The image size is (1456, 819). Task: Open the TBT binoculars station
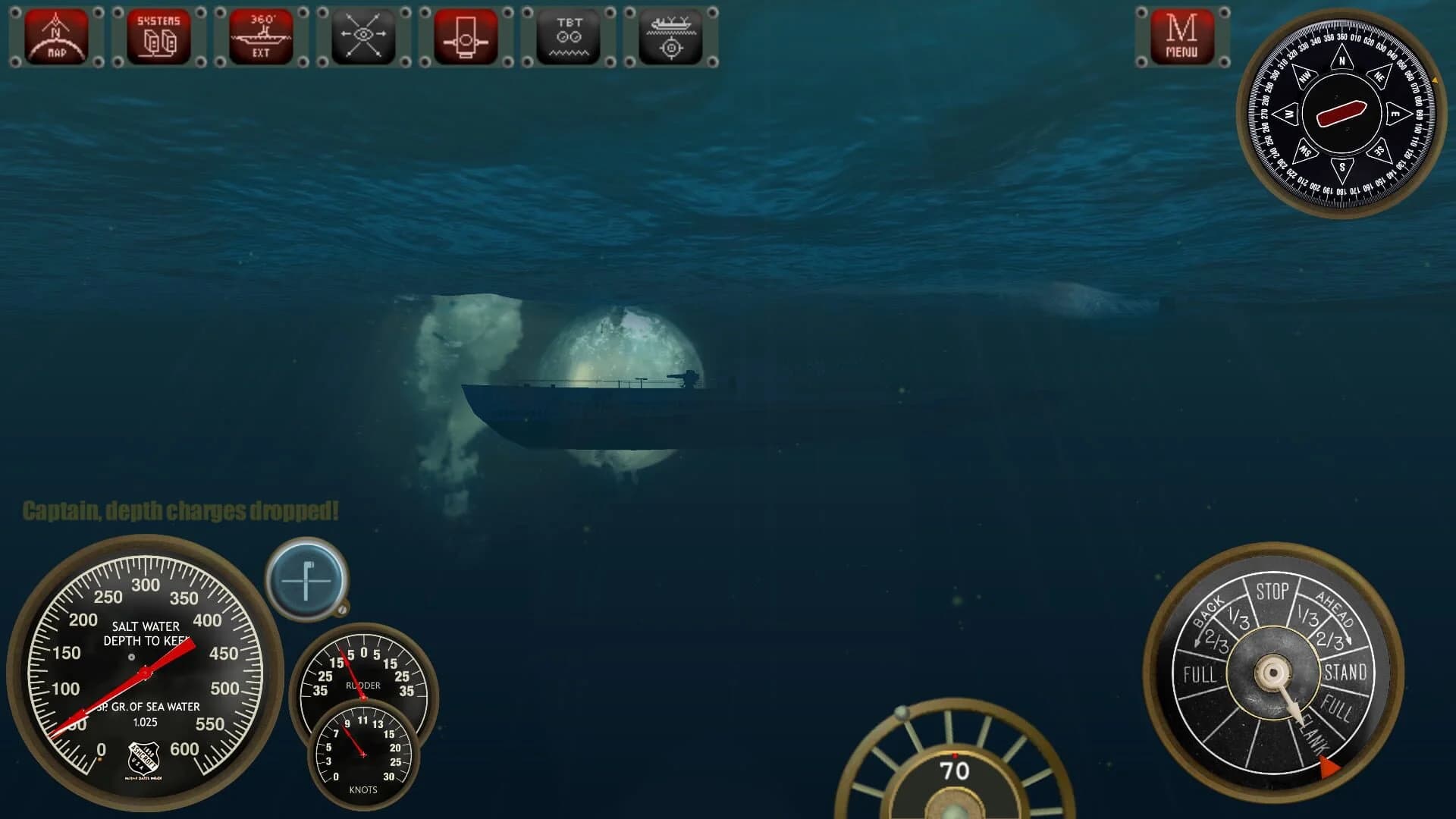click(x=568, y=36)
